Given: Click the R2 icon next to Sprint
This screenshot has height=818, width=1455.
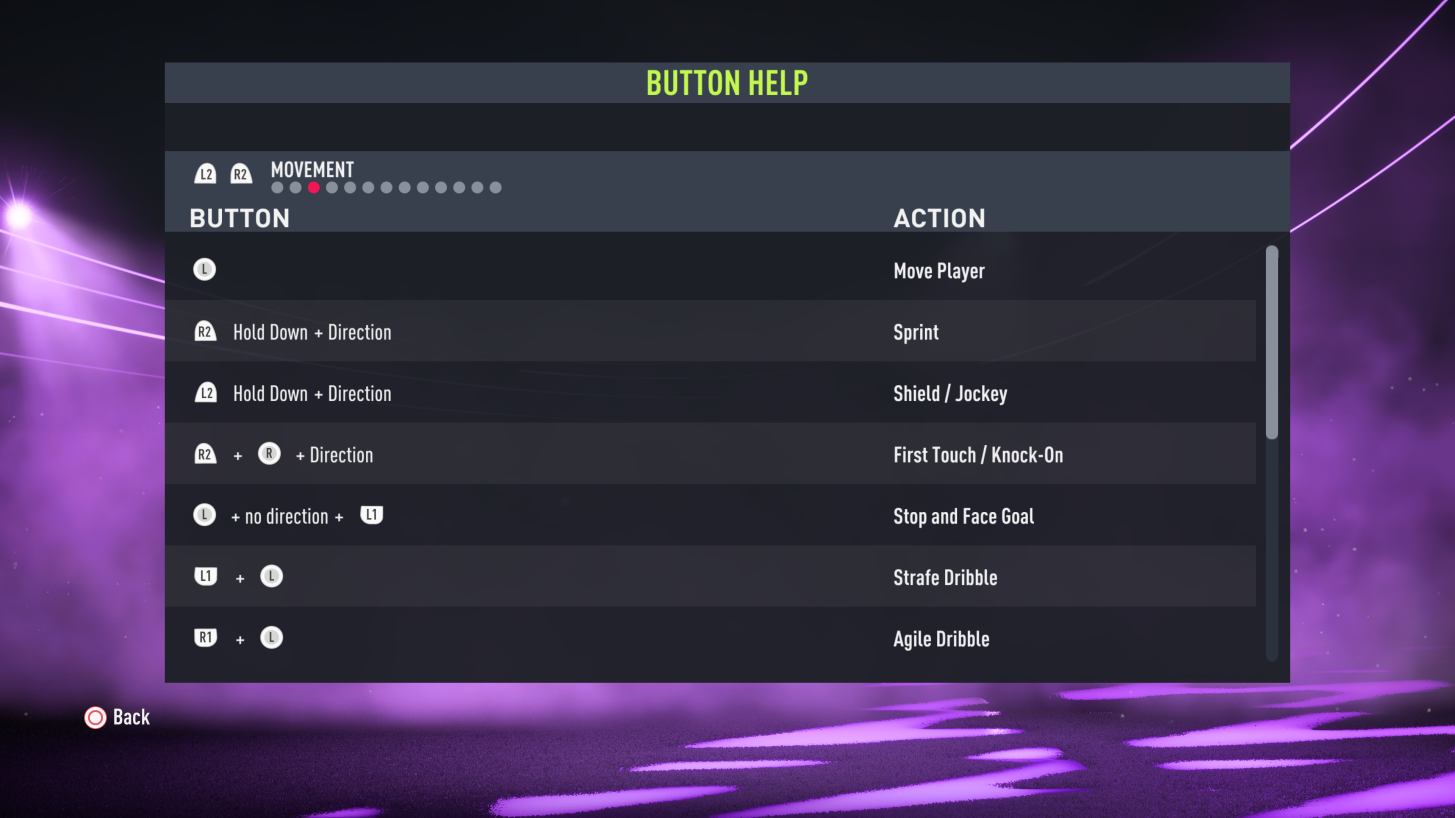Looking at the screenshot, I should click(205, 331).
